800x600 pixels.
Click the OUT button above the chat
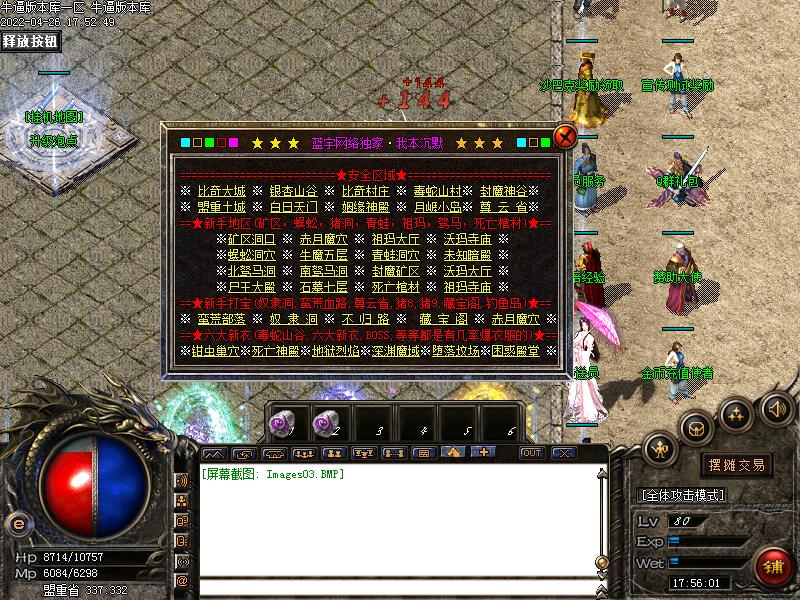point(531,453)
